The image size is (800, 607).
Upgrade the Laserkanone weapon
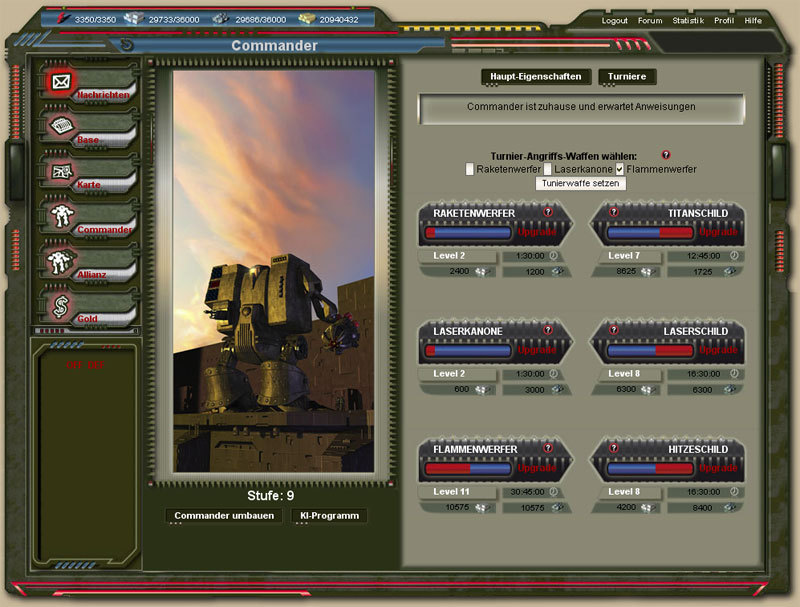(537, 351)
